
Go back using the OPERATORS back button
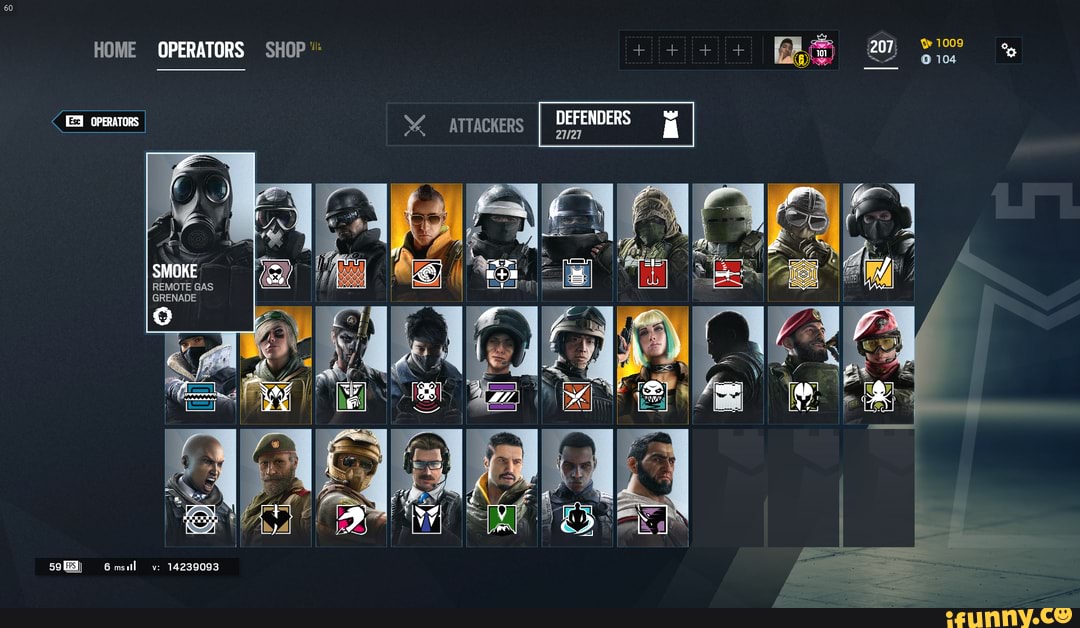click(100, 122)
